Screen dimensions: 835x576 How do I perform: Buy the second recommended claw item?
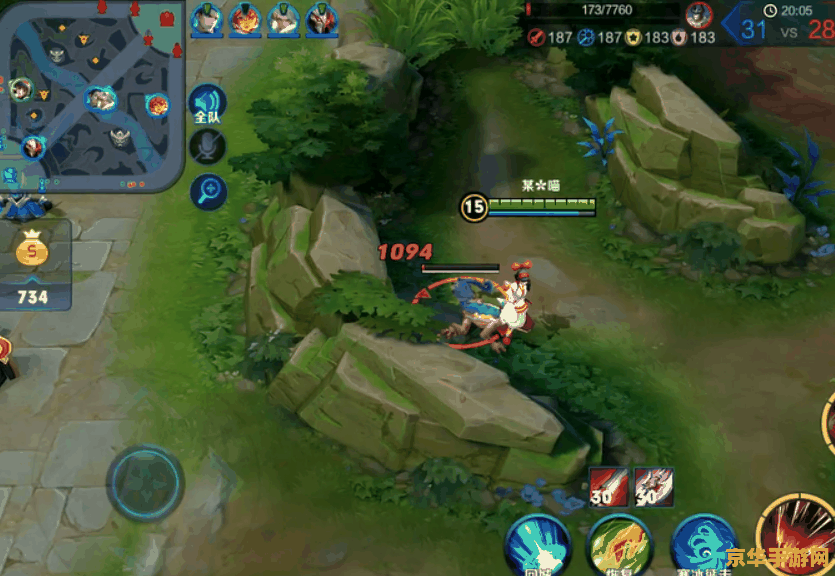(652, 485)
